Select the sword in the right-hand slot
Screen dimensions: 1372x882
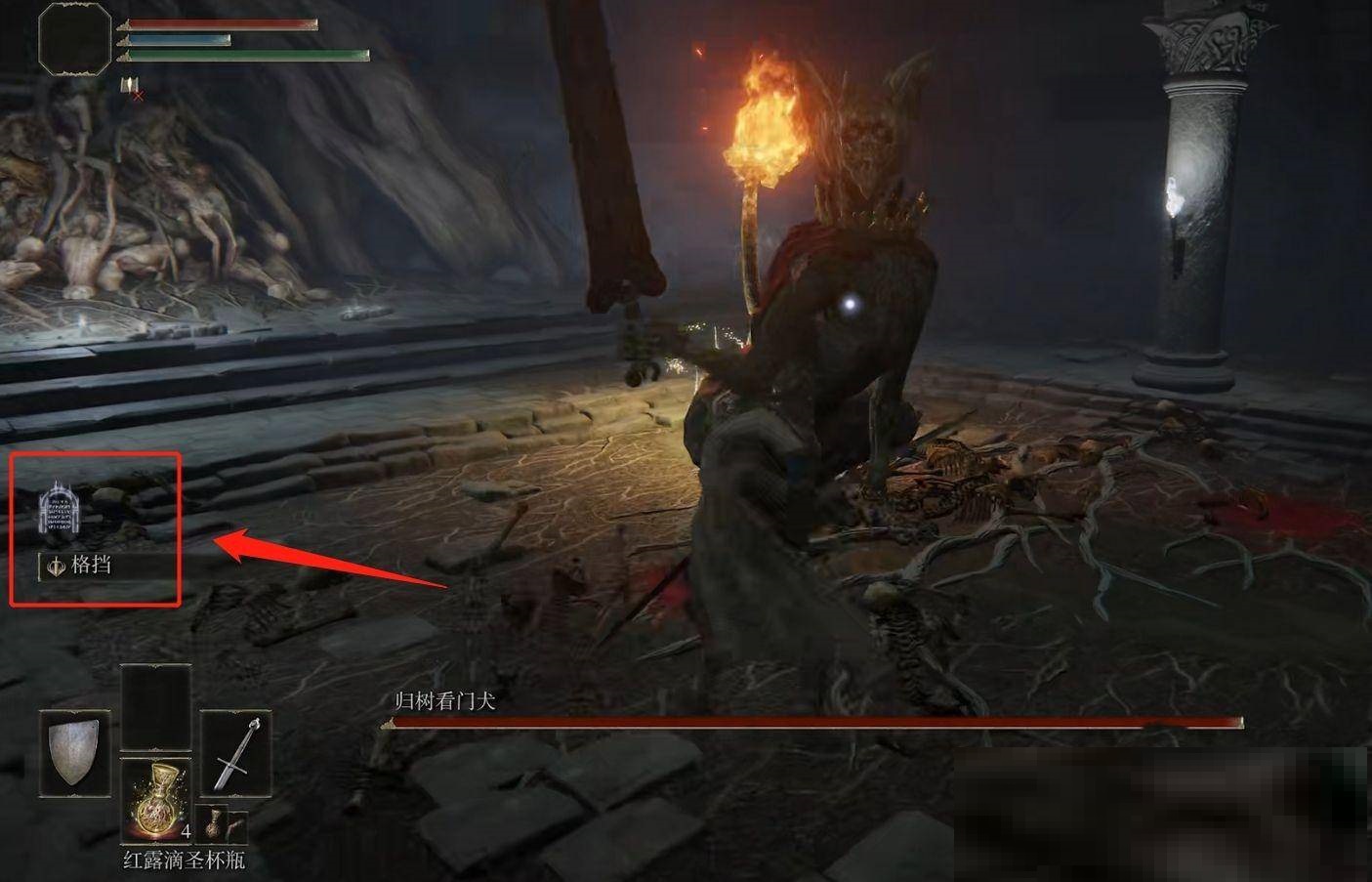click(236, 753)
